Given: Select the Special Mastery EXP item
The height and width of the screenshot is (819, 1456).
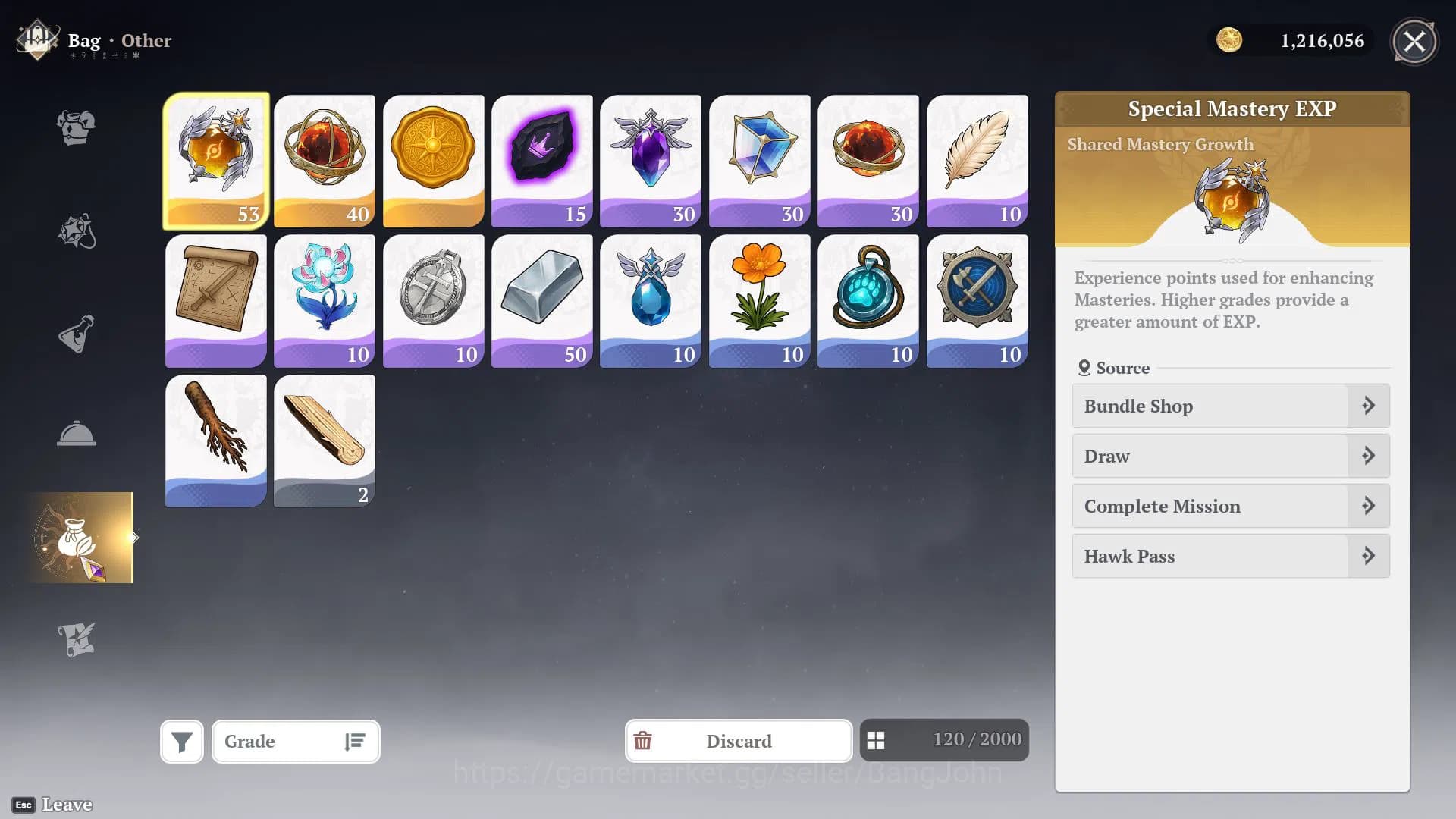Looking at the screenshot, I should (216, 160).
